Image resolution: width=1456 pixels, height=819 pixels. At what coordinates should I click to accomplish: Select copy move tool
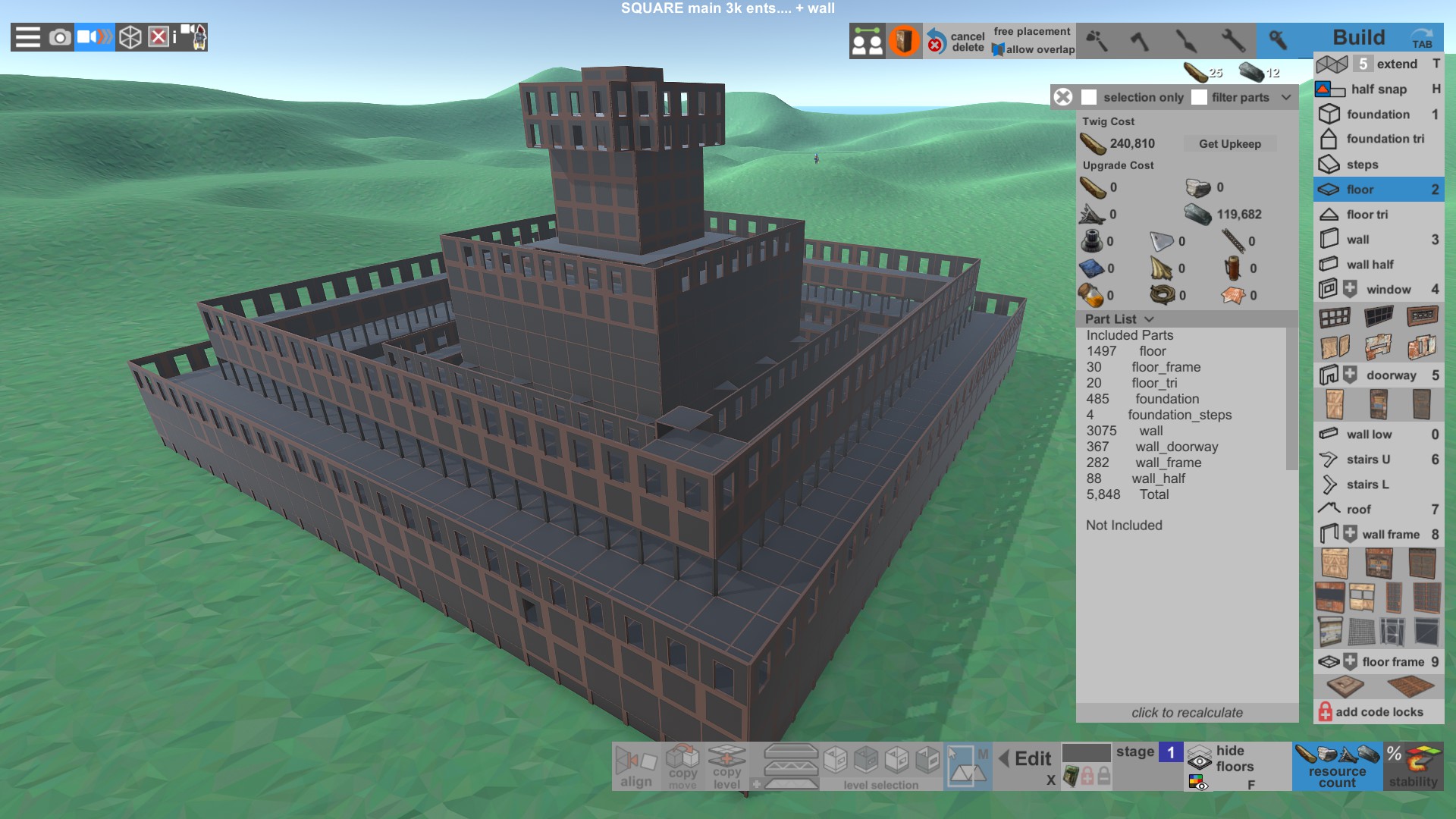coord(682,766)
